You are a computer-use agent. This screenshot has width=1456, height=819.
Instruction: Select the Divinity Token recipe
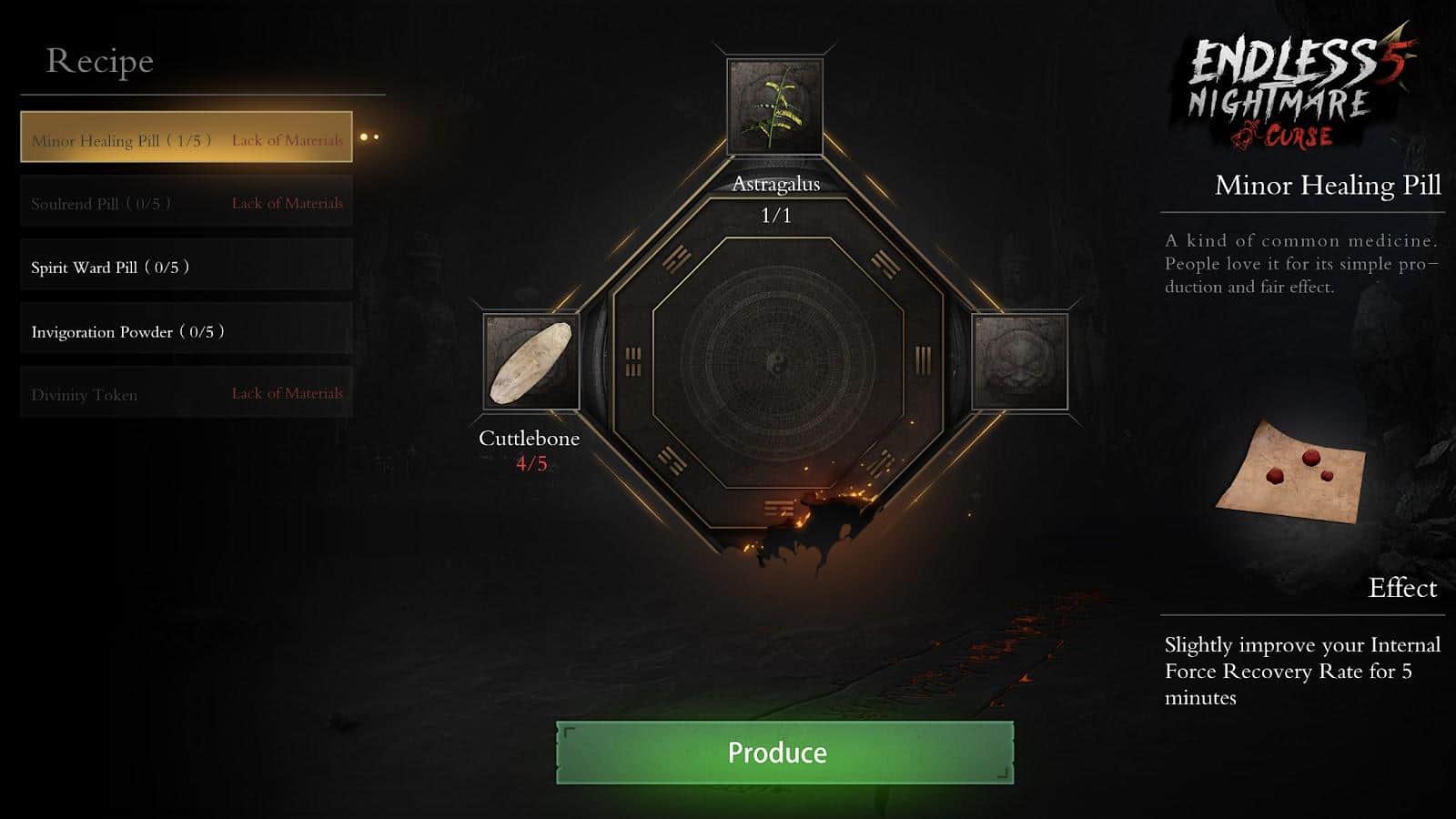(x=187, y=392)
